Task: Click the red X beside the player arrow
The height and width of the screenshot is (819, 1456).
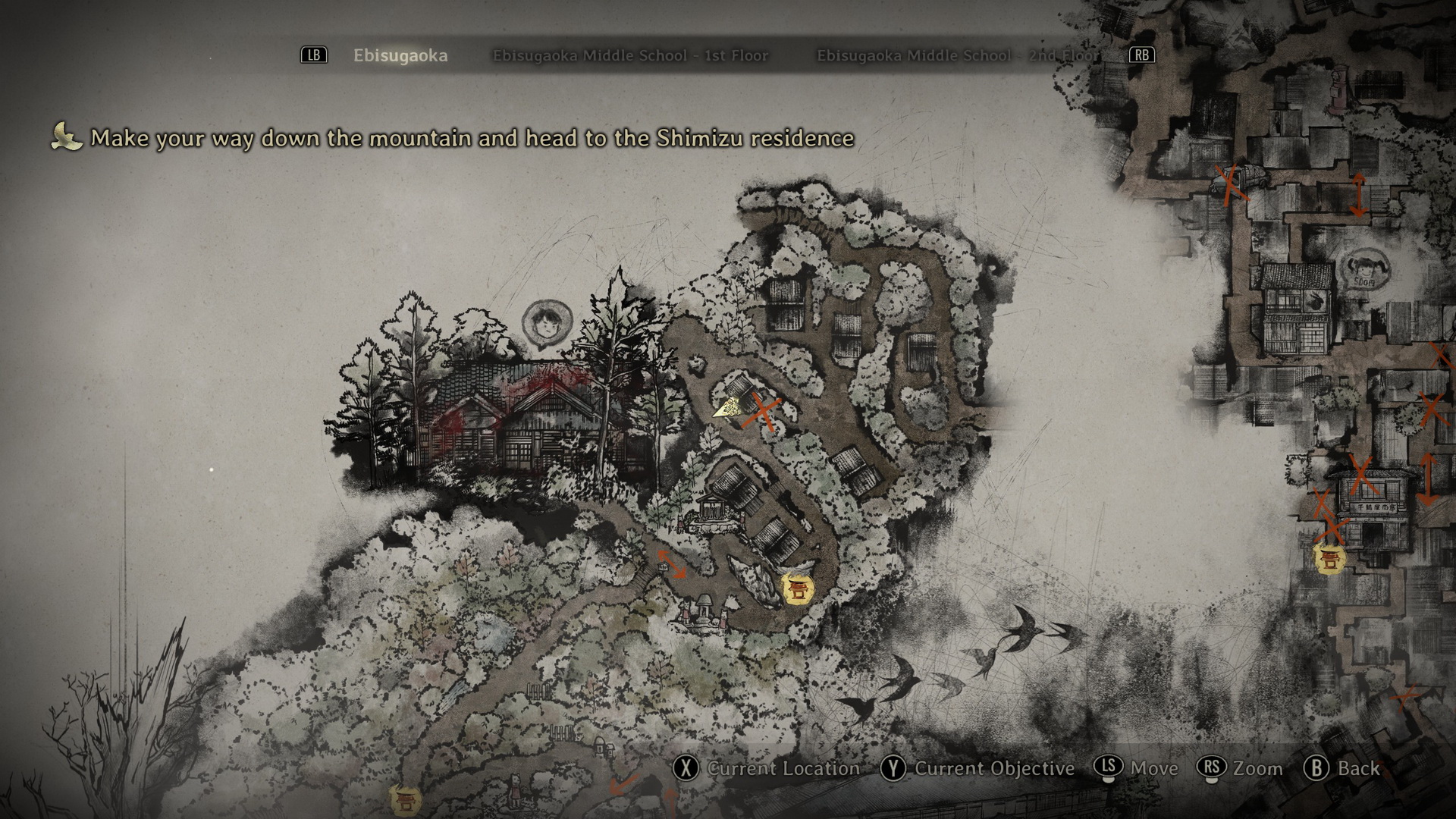Action: [x=764, y=413]
